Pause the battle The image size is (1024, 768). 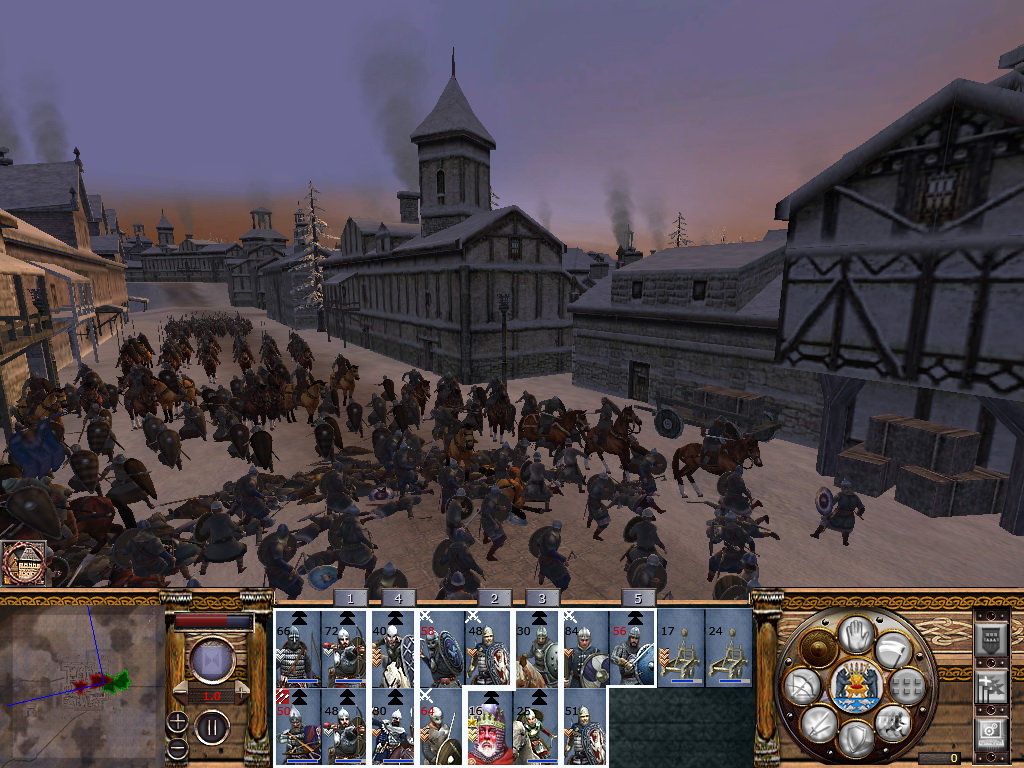point(212,726)
